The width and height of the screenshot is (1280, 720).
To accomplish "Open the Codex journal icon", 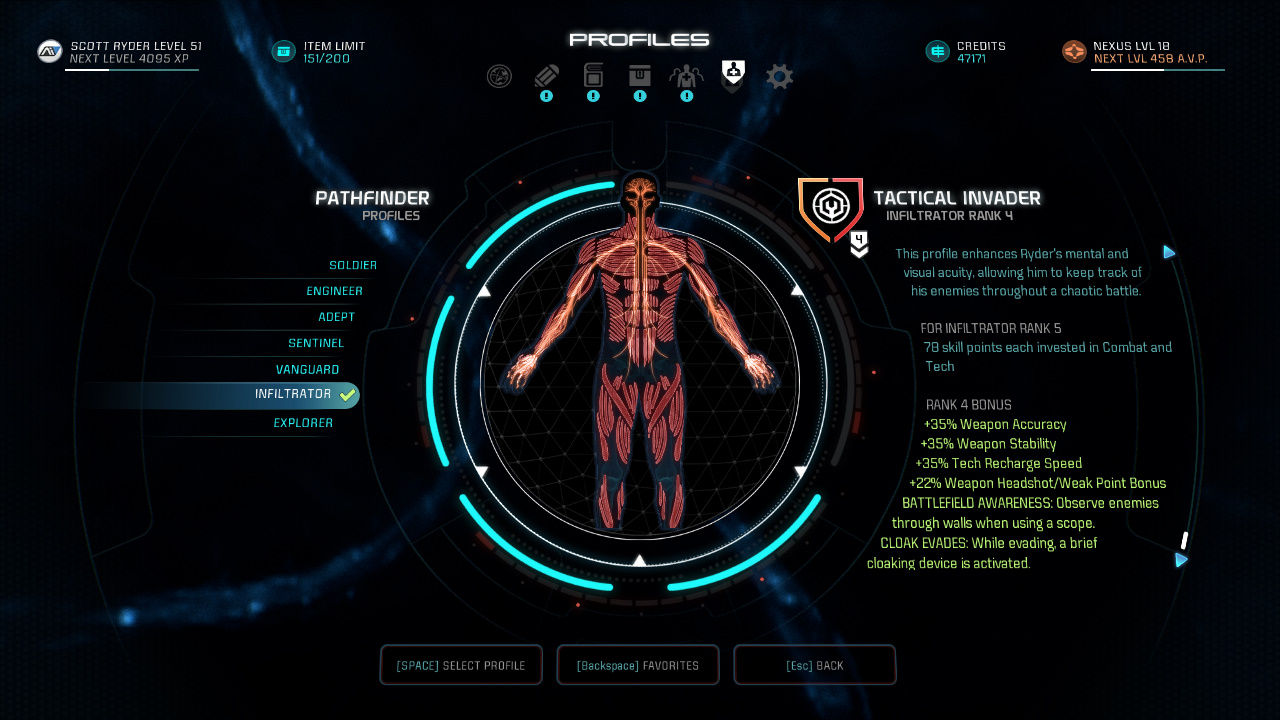I will tap(593, 76).
